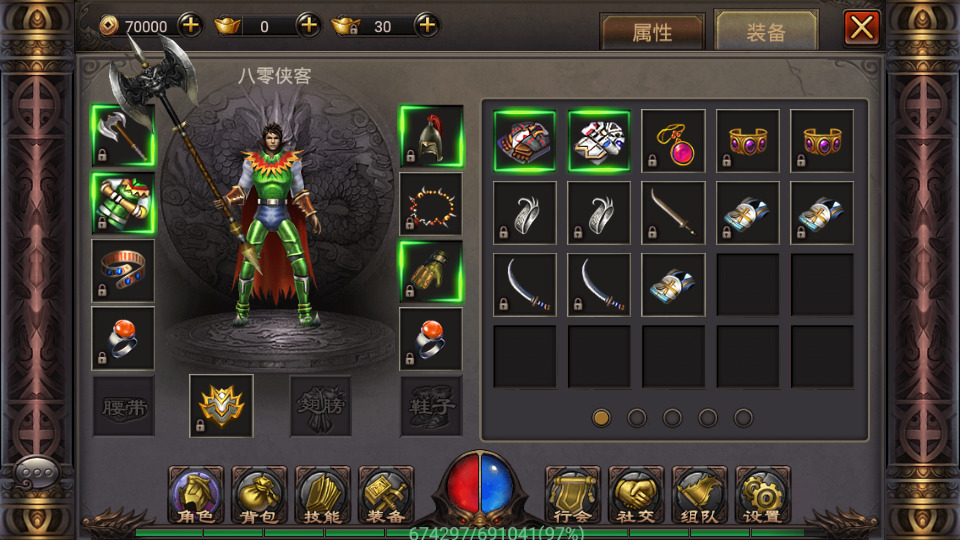This screenshot has width=960, height=540.
Task: Select the 装备 tab
Action: (x=765, y=32)
